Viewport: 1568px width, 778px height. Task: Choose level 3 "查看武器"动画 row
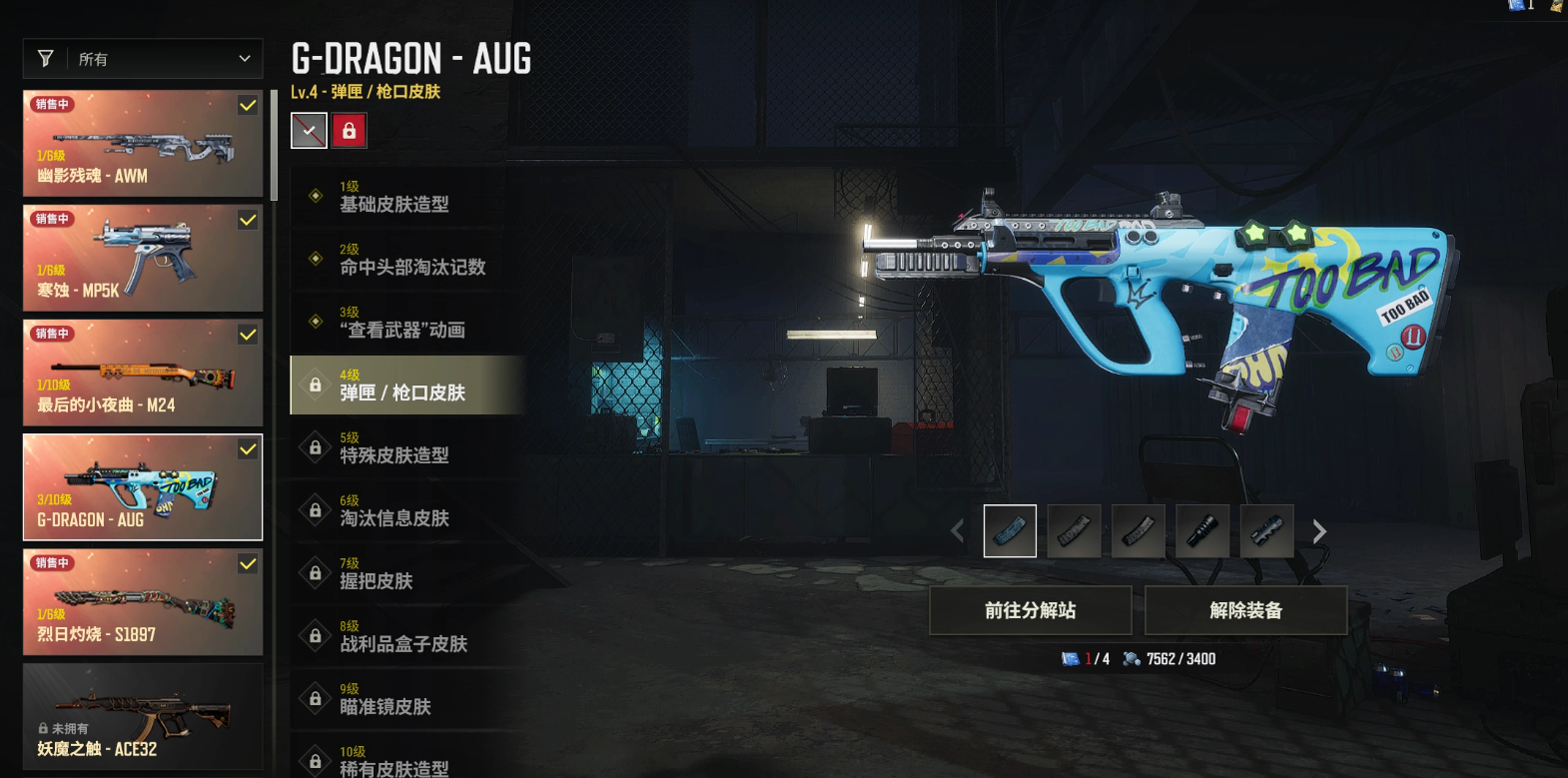click(407, 323)
